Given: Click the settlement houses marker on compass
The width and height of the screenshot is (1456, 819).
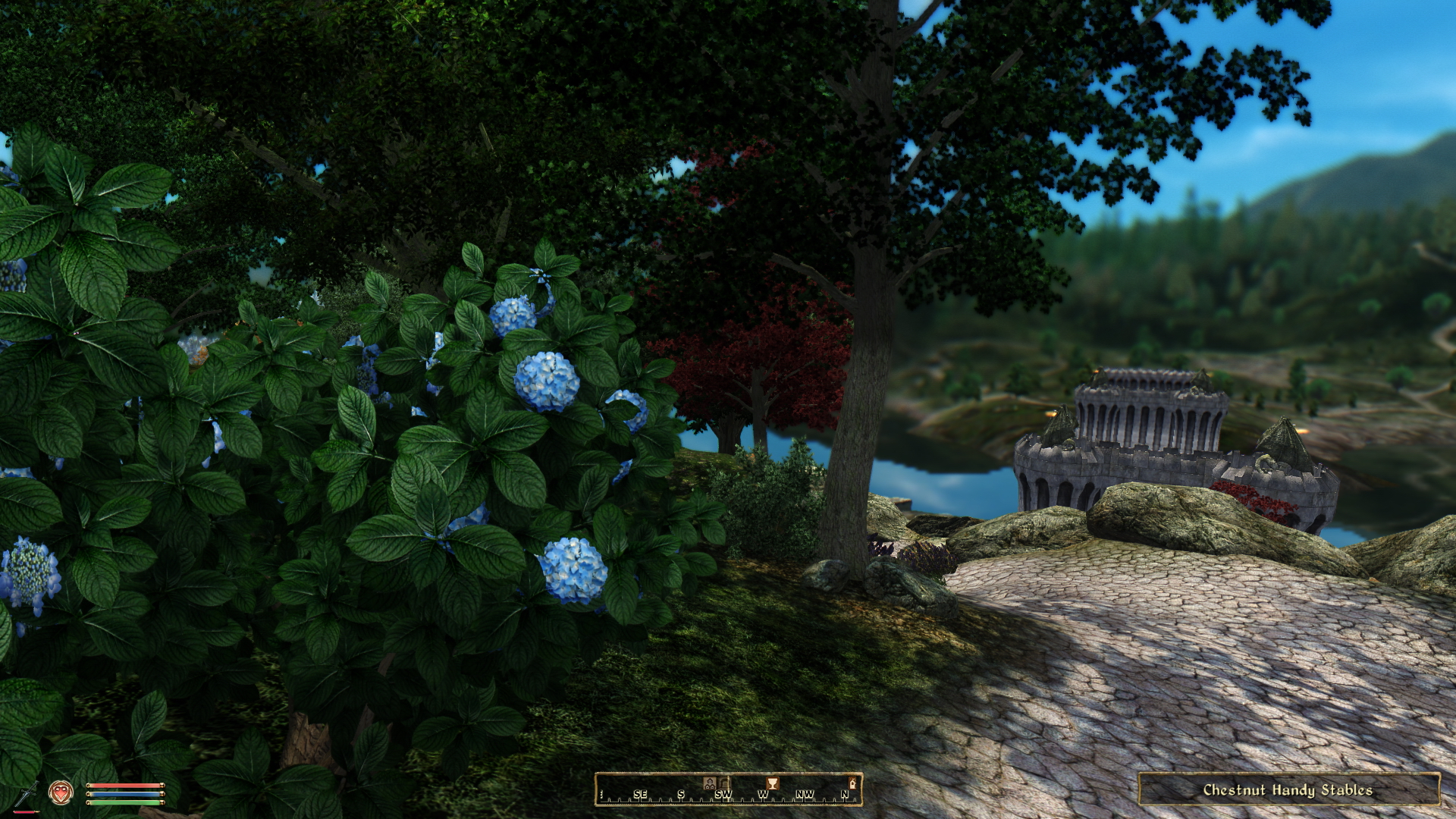Looking at the screenshot, I should [x=710, y=783].
